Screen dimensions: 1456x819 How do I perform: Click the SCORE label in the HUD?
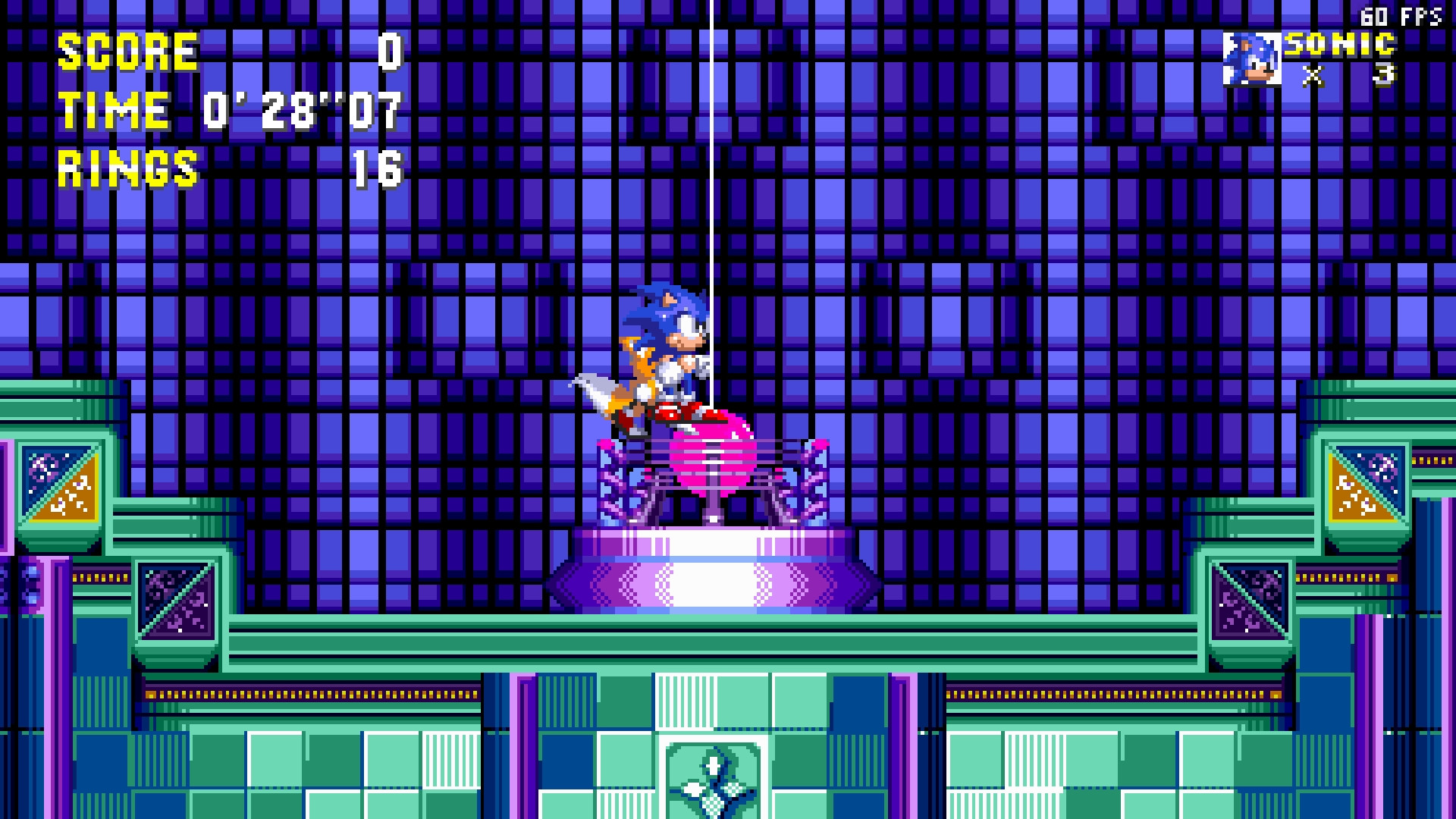tap(129, 52)
